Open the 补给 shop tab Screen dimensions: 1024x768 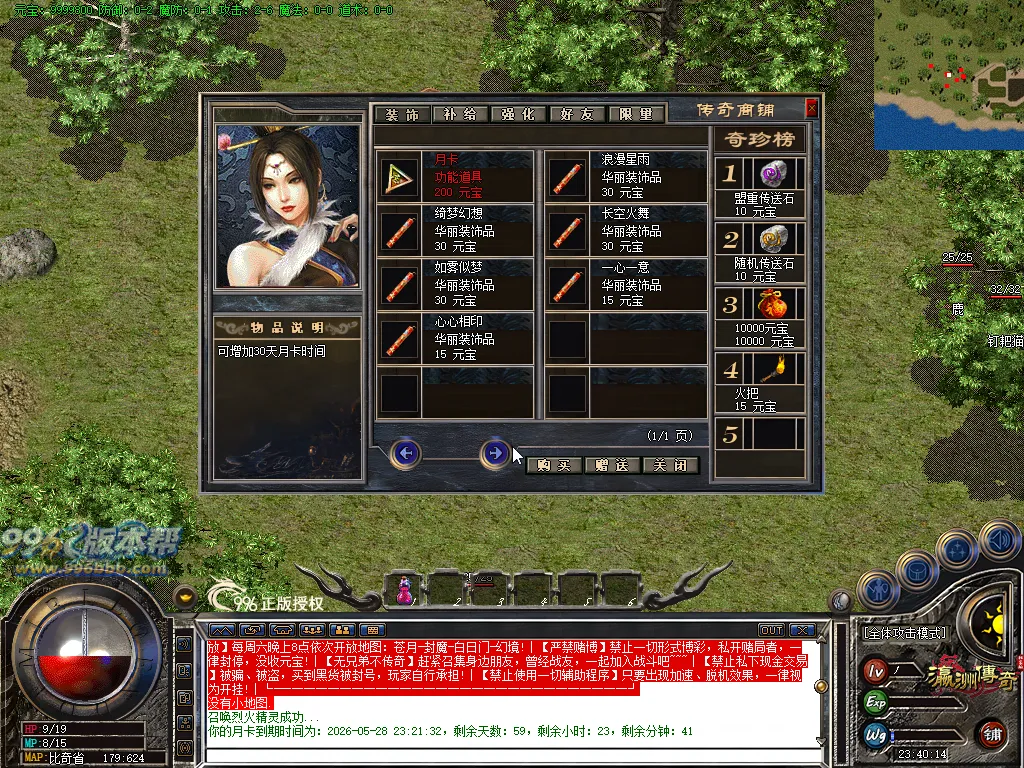(x=460, y=114)
